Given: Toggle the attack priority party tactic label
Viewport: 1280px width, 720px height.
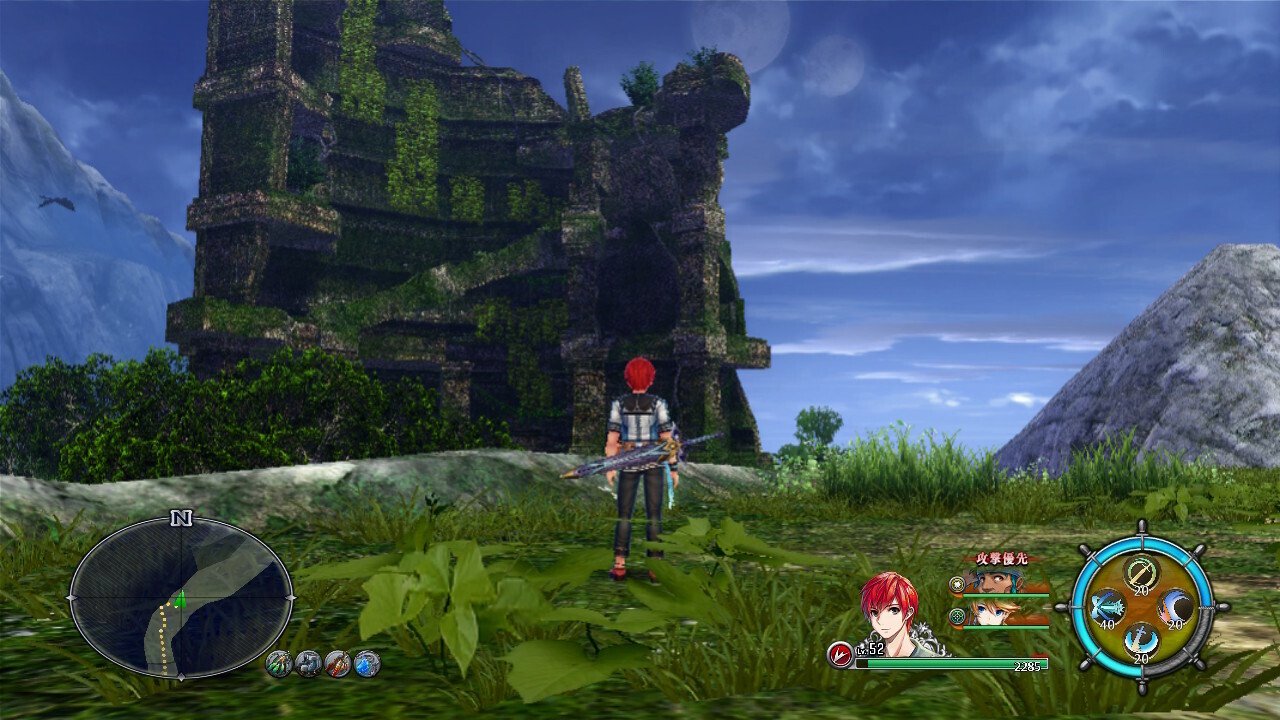Looking at the screenshot, I should [x=1001, y=558].
